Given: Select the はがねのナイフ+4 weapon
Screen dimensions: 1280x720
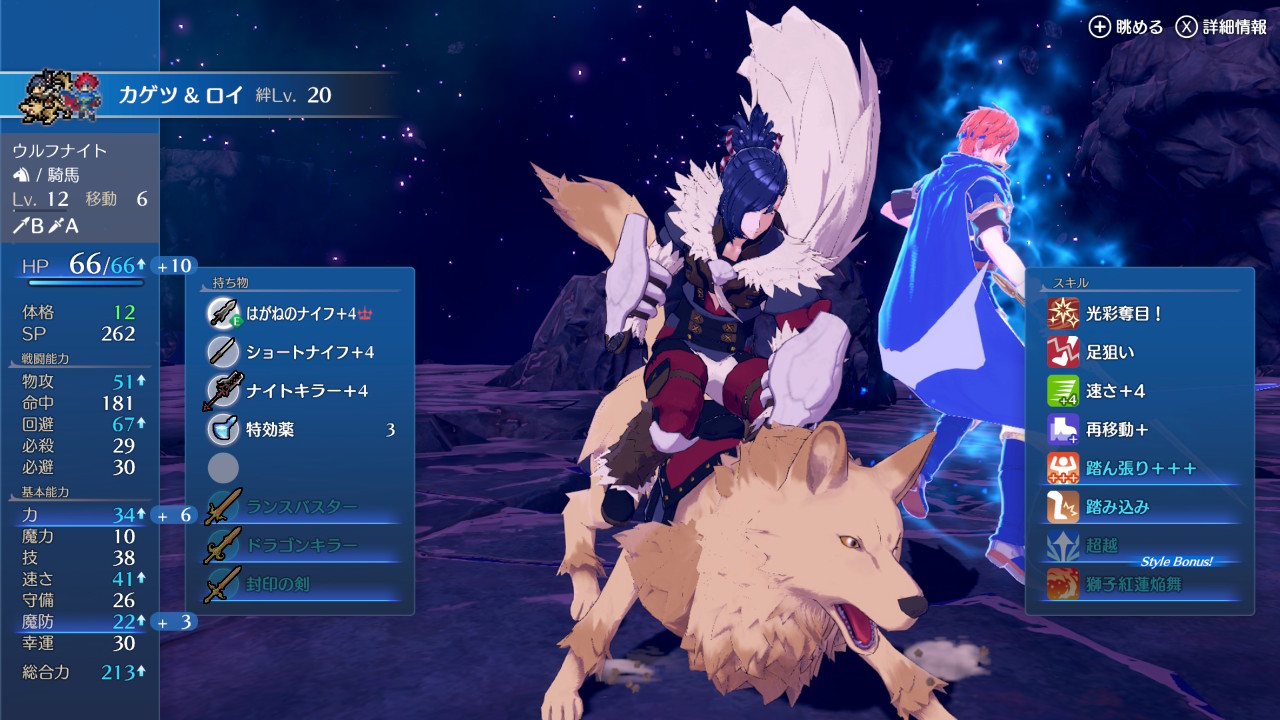Looking at the screenshot, I should click(x=300, y=313).
